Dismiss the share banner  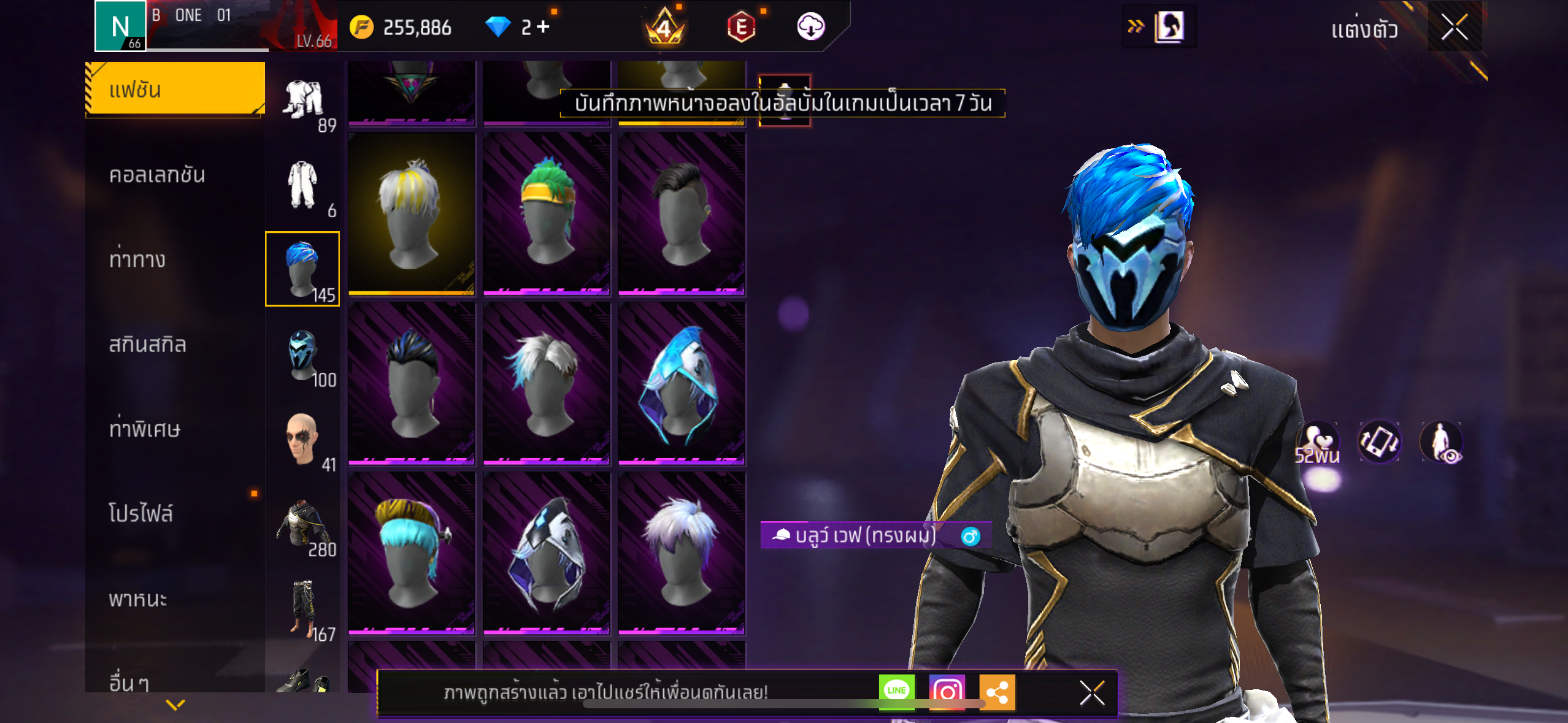1092,693
